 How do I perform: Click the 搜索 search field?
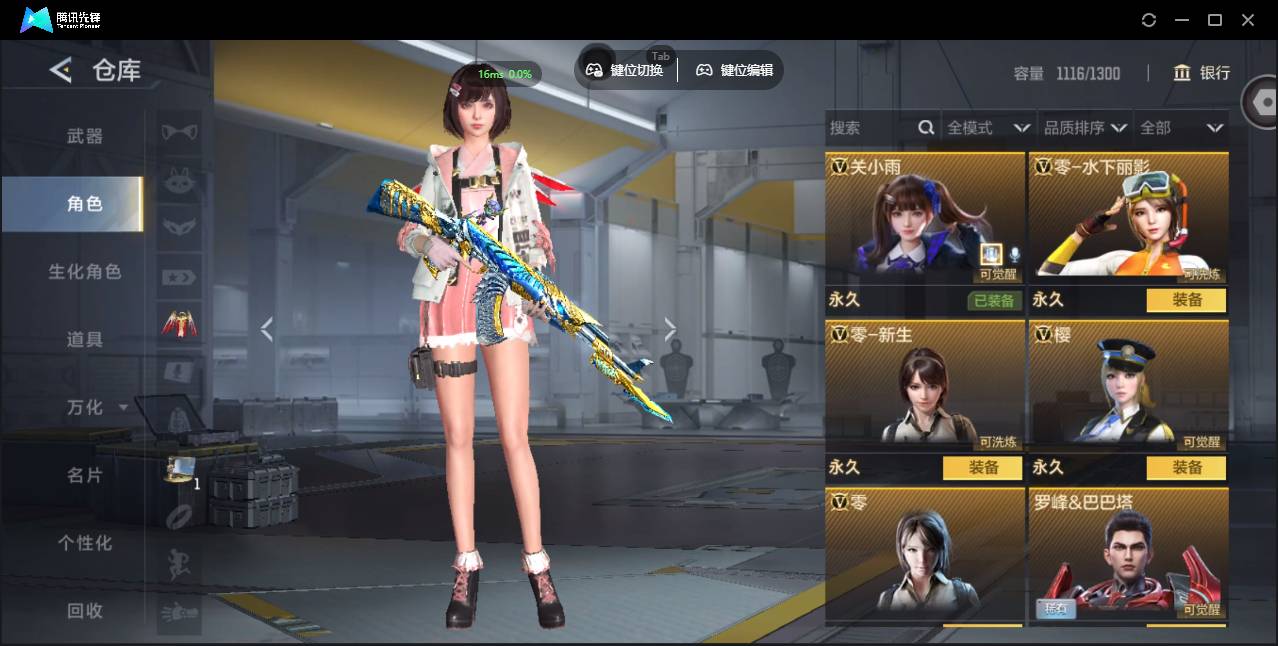click(870, 128)
